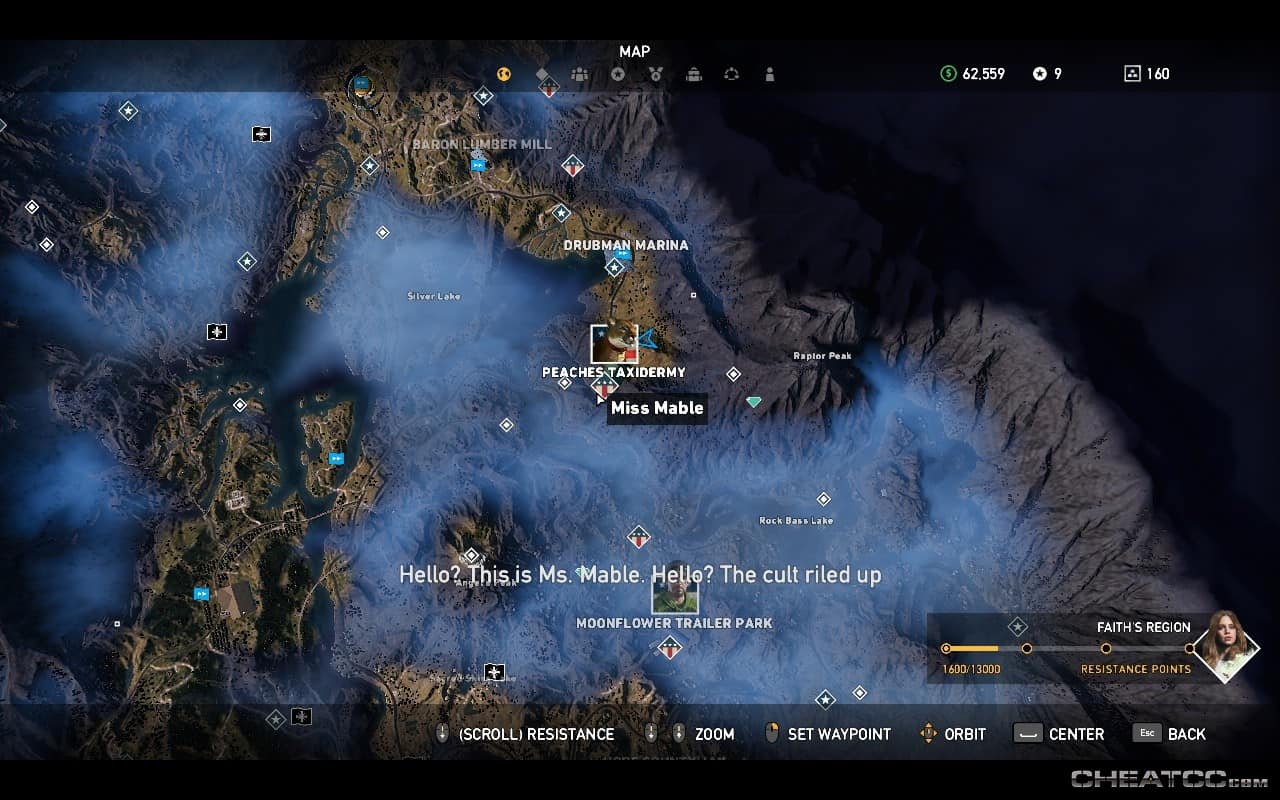
Task: Select the character filter icon at top right
Action: pos(769,73)
